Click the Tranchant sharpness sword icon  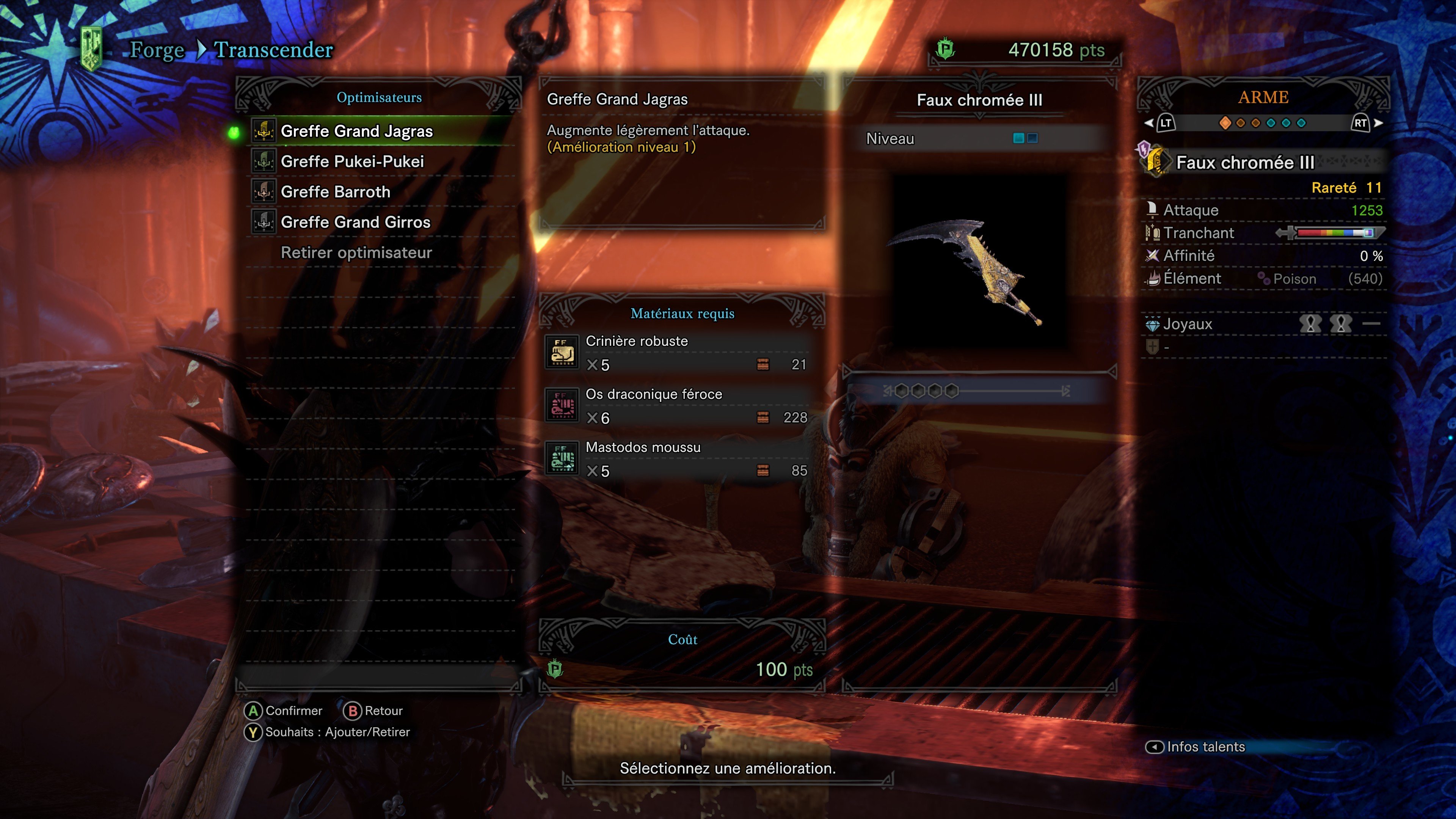pyautogui.click(x=1153, y=232)
